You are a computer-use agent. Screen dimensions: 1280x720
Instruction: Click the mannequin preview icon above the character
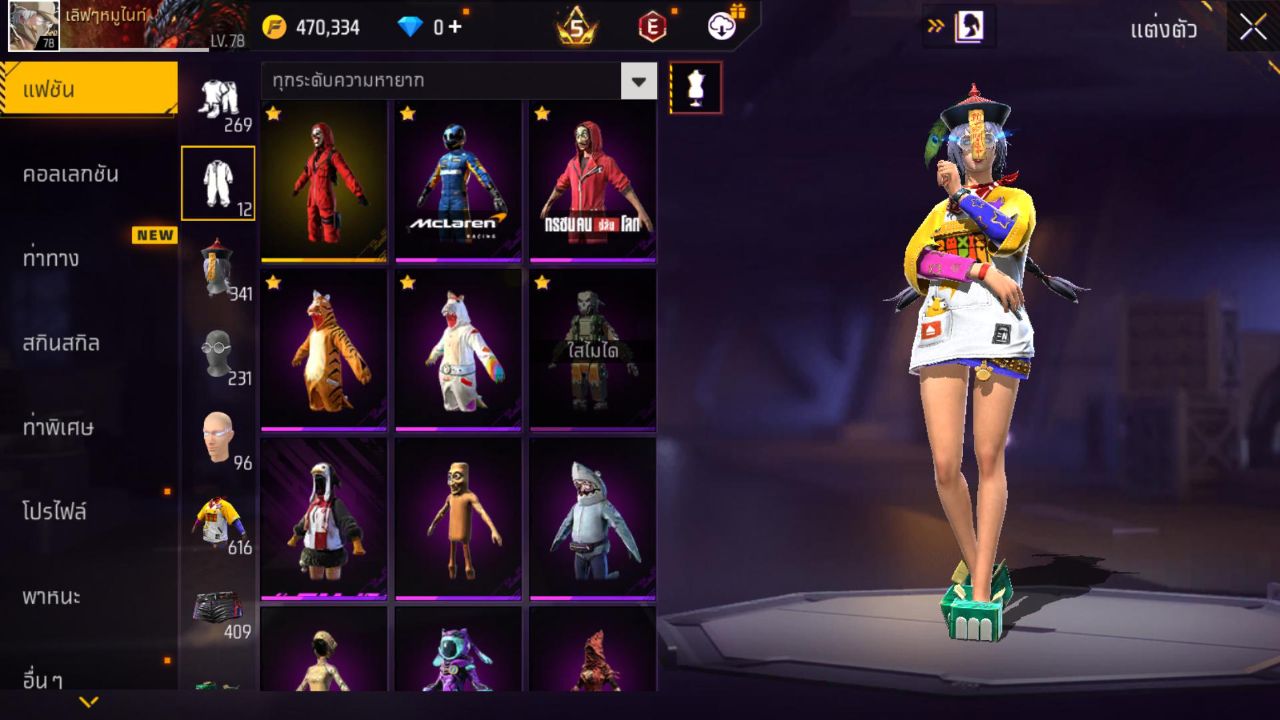click(694, 87)
